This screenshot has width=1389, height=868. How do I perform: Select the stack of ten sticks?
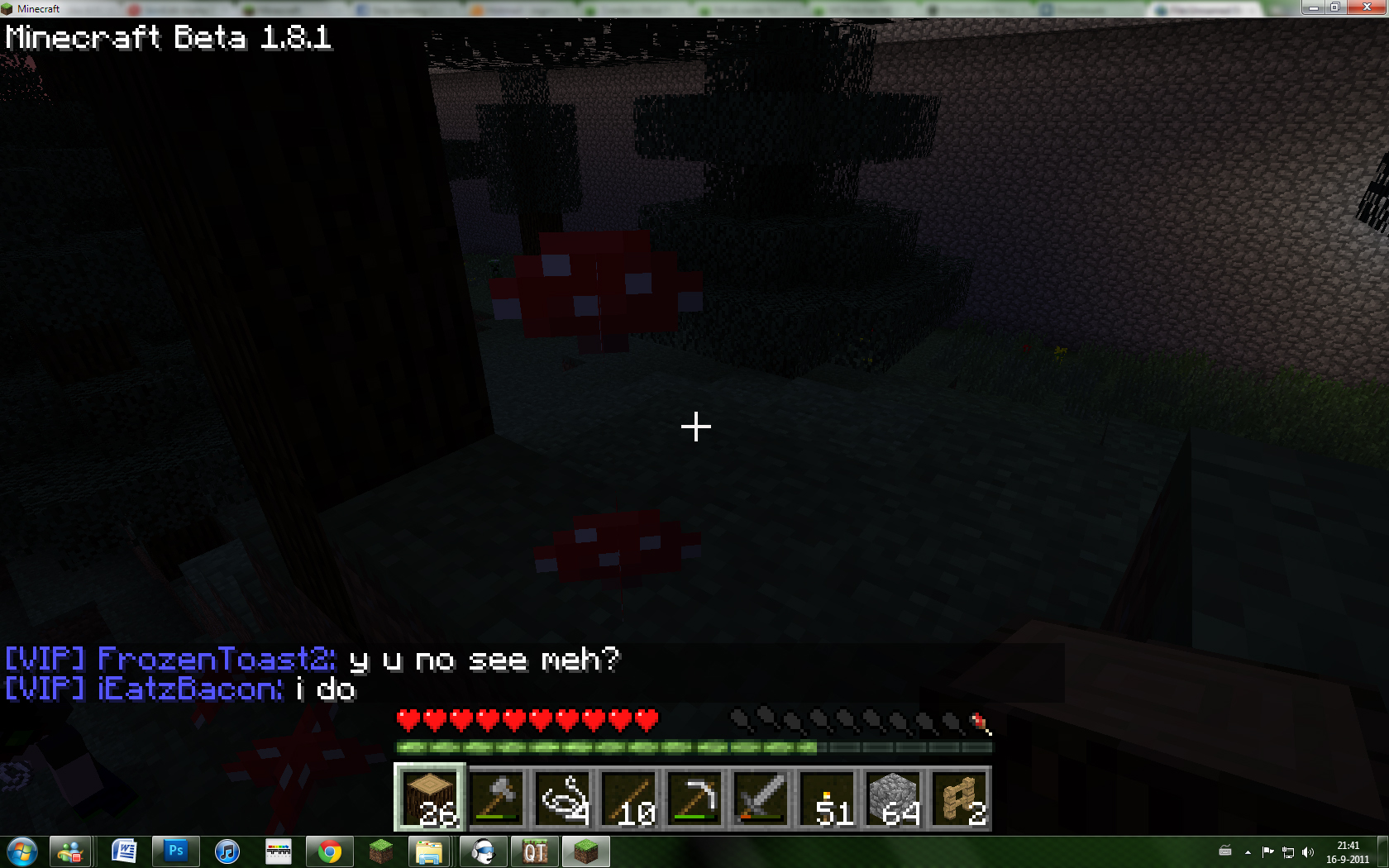point(628,798)
